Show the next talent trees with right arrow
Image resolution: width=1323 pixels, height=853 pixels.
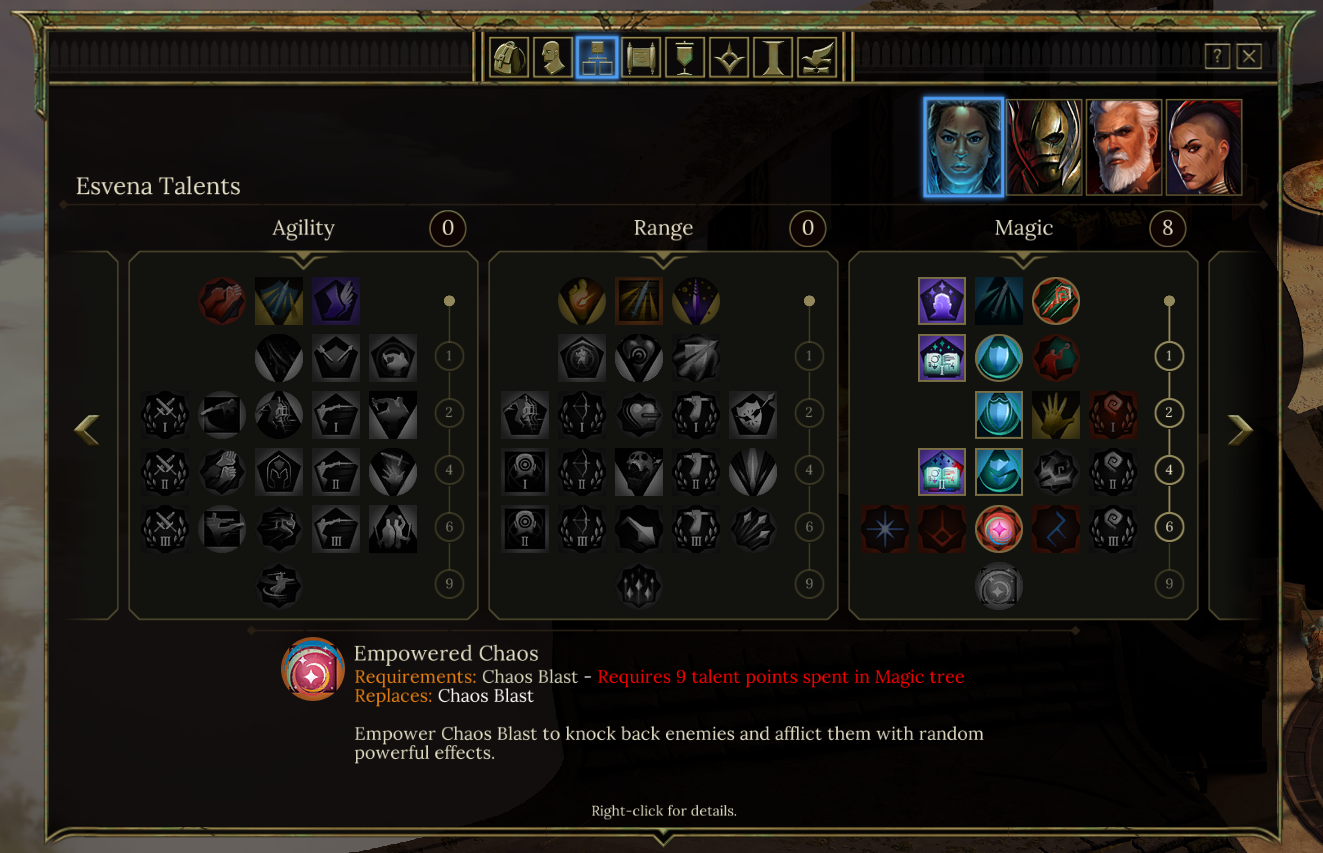1240,430
